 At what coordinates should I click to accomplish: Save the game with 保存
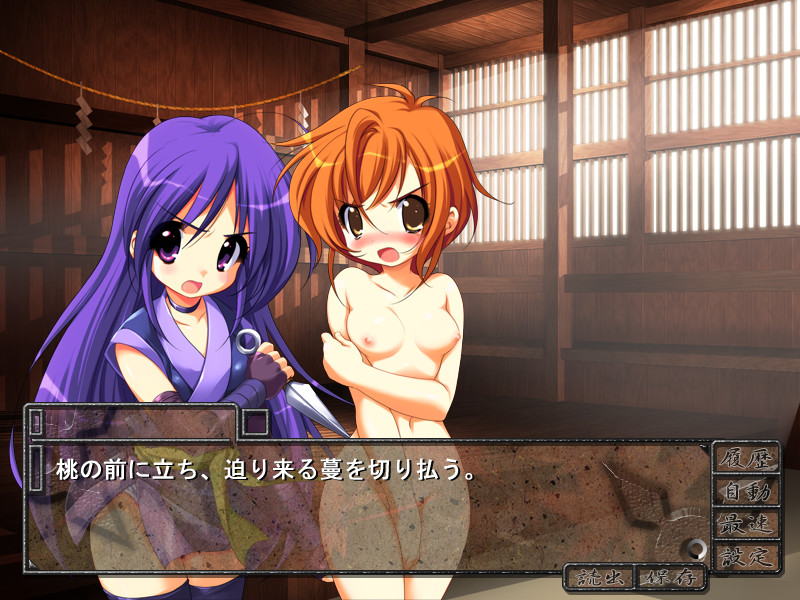coord(671,577)
